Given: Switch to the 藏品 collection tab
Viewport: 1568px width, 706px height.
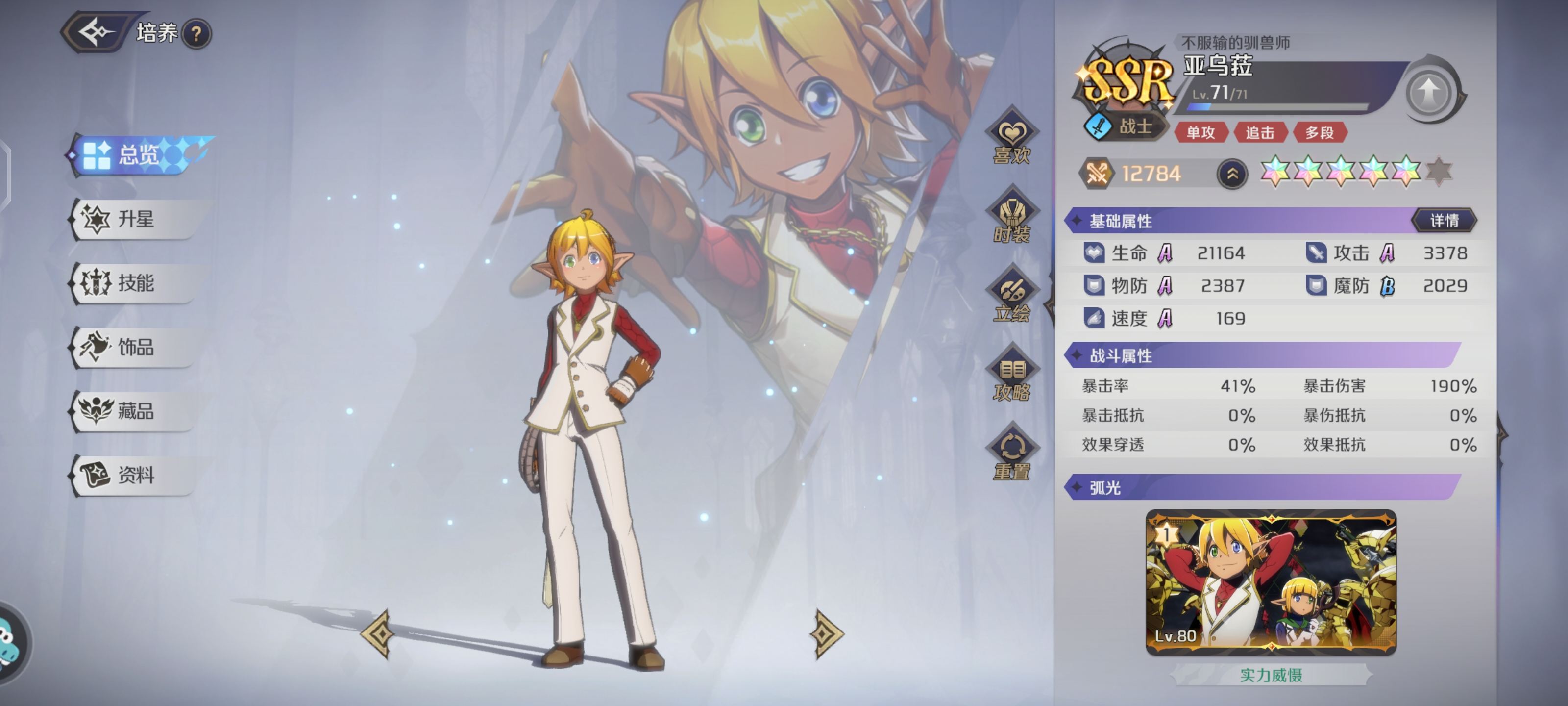Looking at the screenshot, I should (x=135, y=411).
